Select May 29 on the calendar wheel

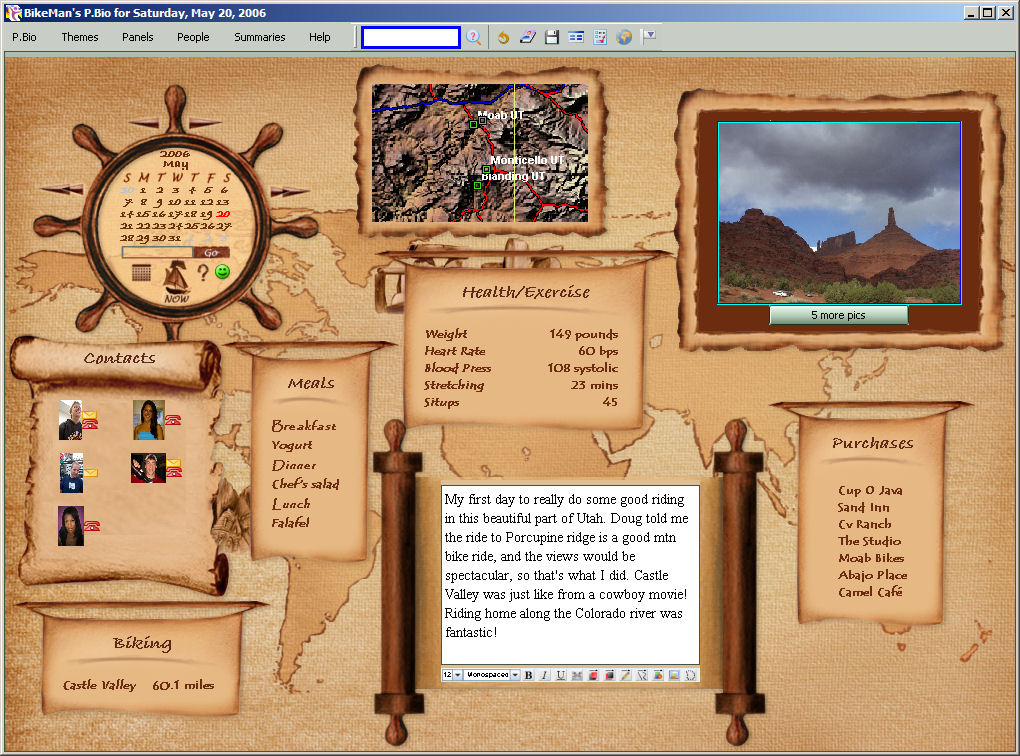coord(142,238)
